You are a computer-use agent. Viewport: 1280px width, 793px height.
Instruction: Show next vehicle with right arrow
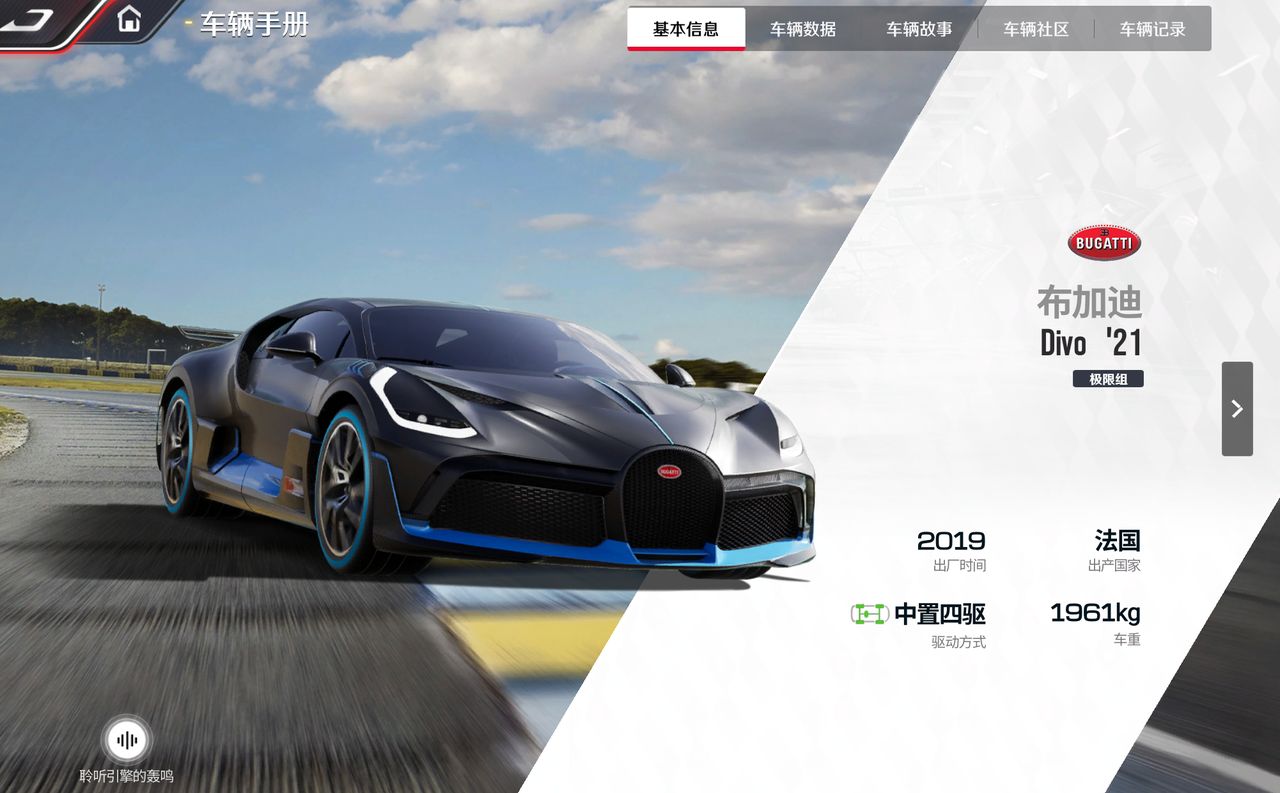click(x=1237, y=408)
